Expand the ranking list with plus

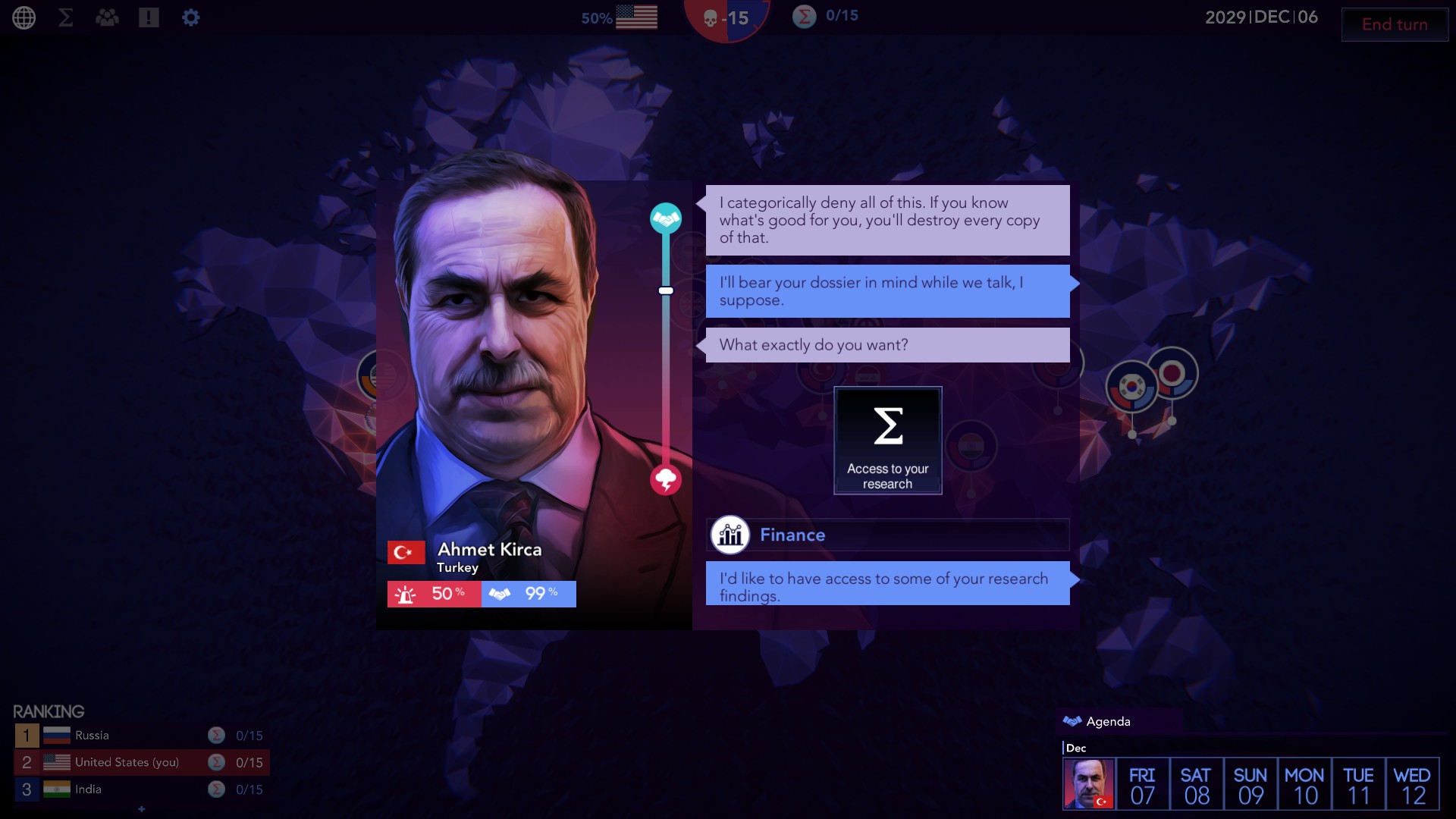[142, 809]
